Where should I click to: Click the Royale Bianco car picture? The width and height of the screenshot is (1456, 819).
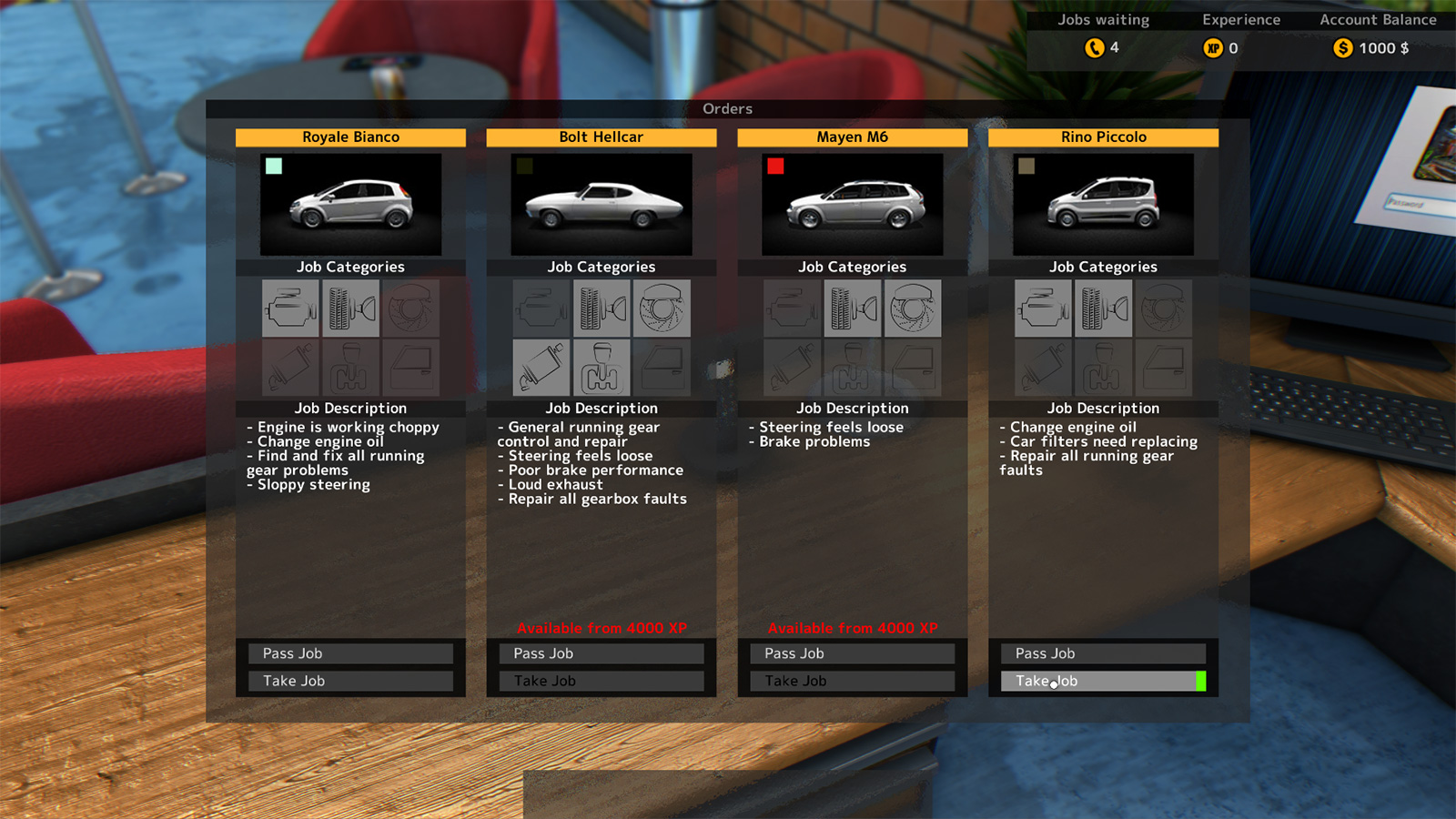coord(351,204)
